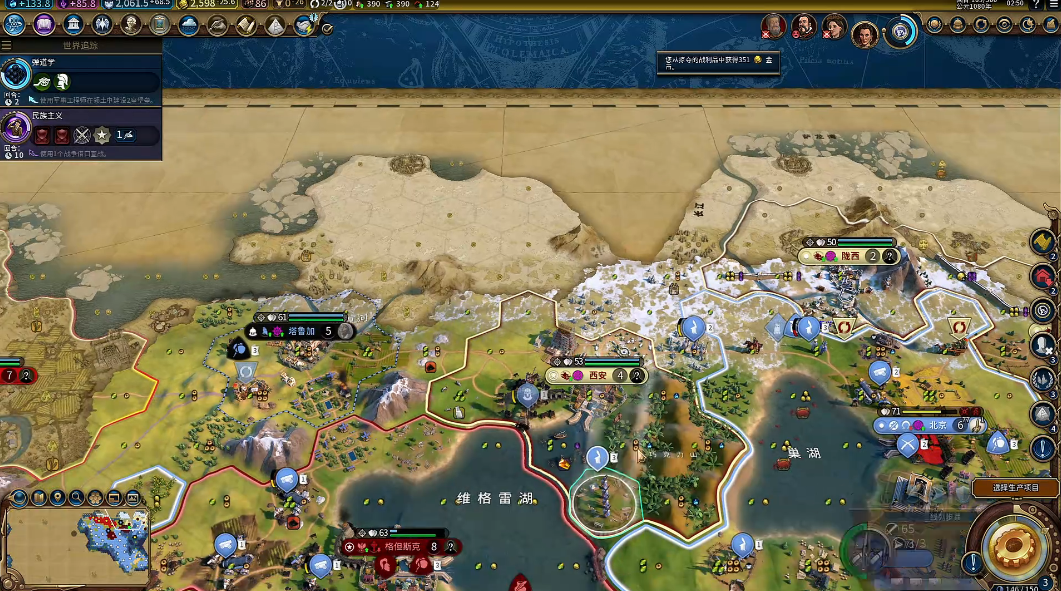This screenshot has height=591, width=1061.
Task: Open the civics tree (purple icon)
Action: coord(43,25)
